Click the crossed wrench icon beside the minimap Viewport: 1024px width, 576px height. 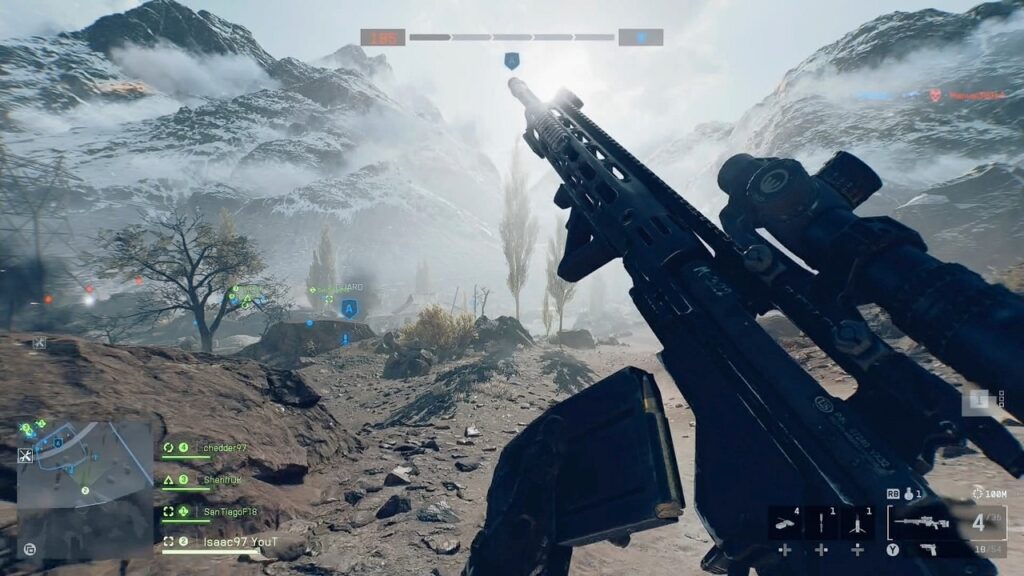[x=26, y=456]
